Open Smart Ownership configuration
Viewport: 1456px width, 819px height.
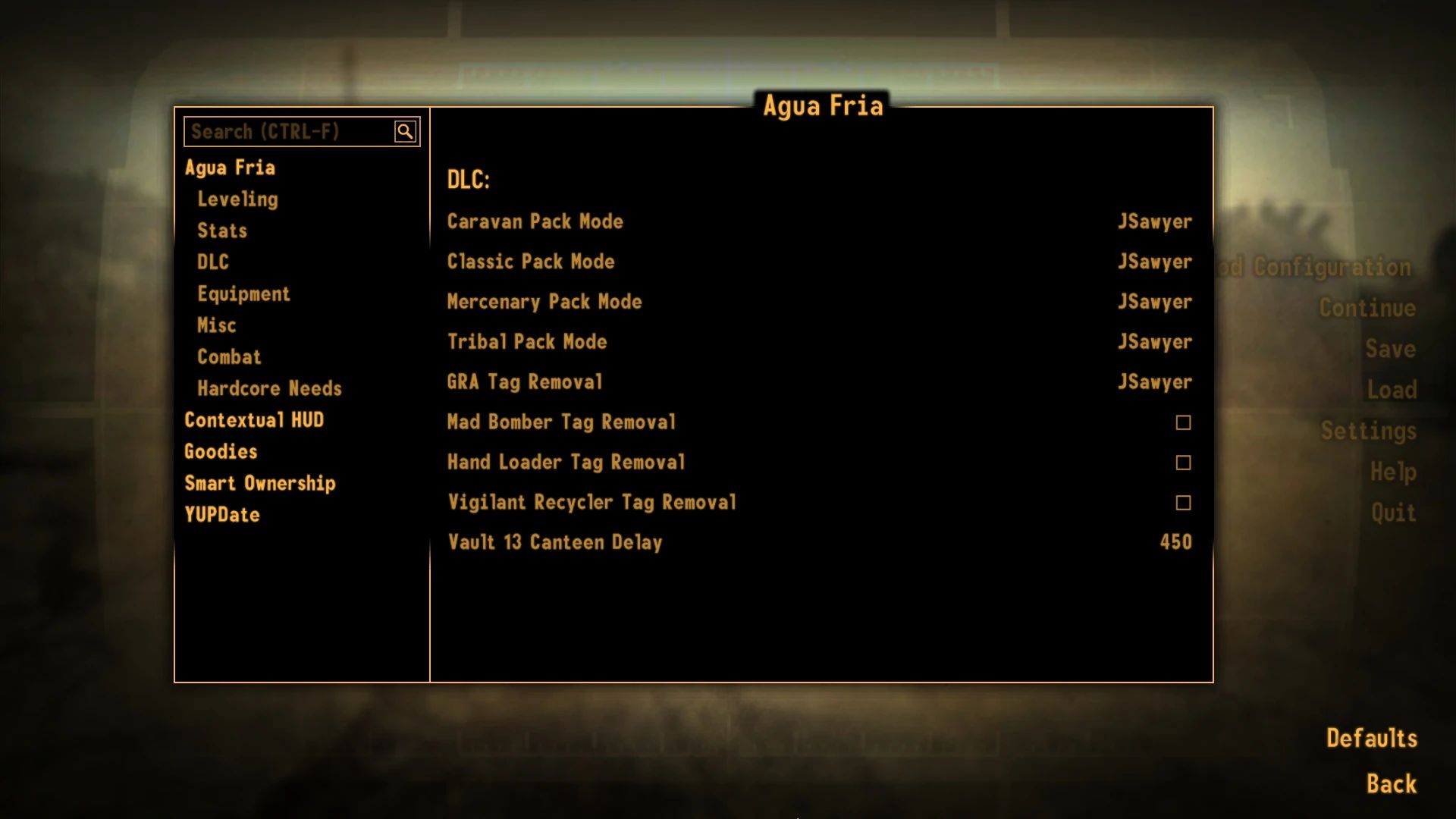[x=260, y=483]
